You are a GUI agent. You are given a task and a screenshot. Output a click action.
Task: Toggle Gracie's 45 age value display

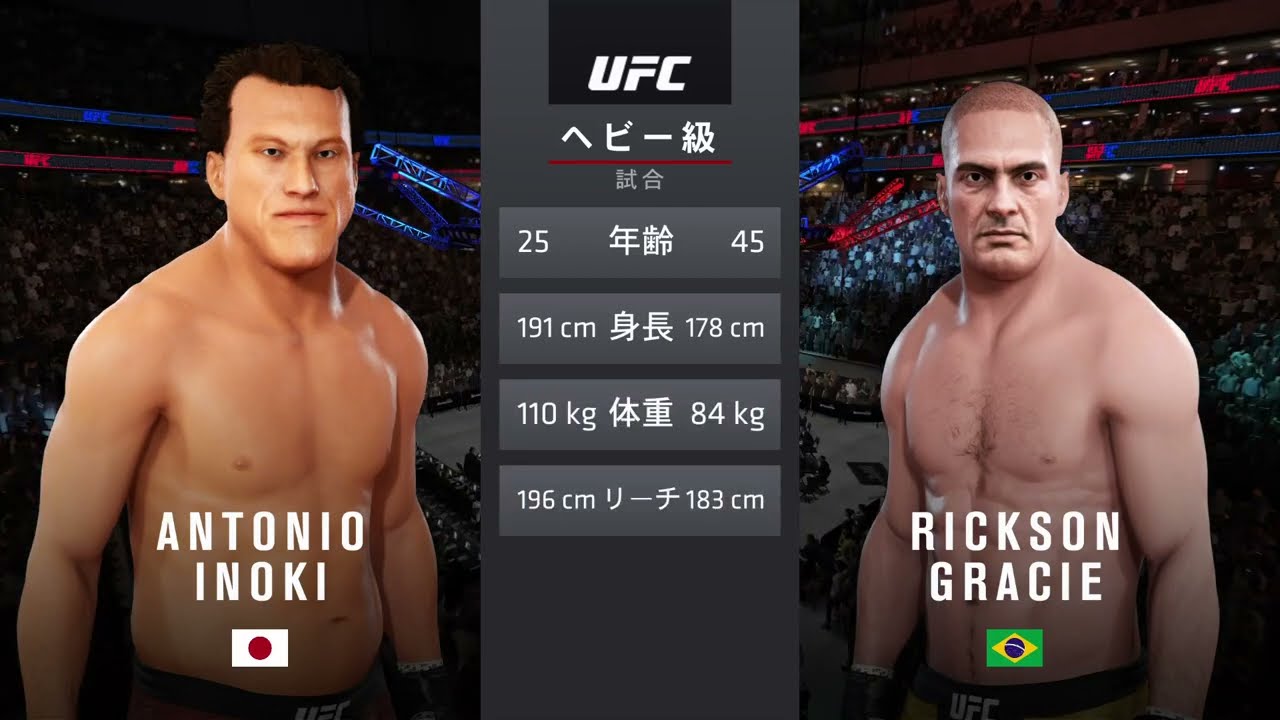(749, 242)
